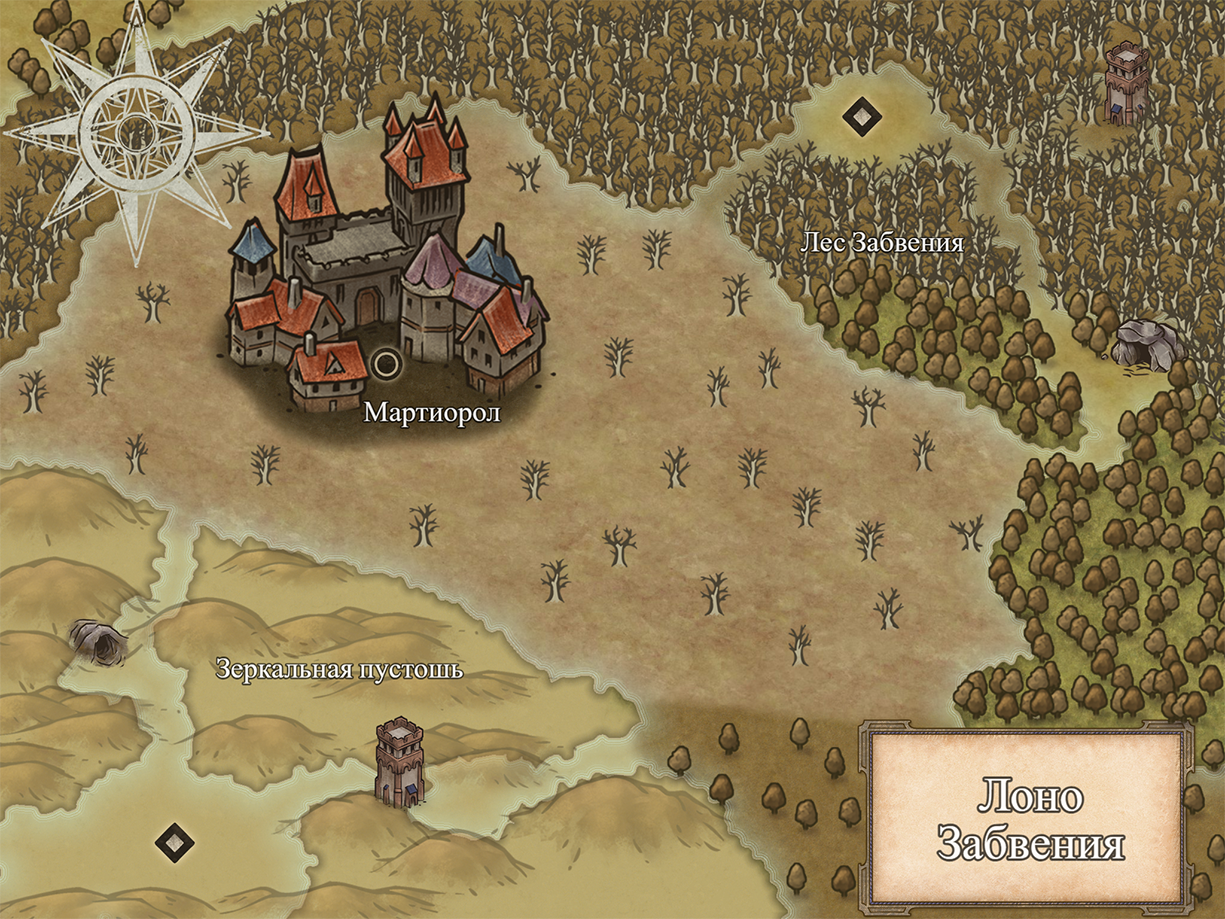
Task: Select the Мартиорол castle town
Action: 385,260
